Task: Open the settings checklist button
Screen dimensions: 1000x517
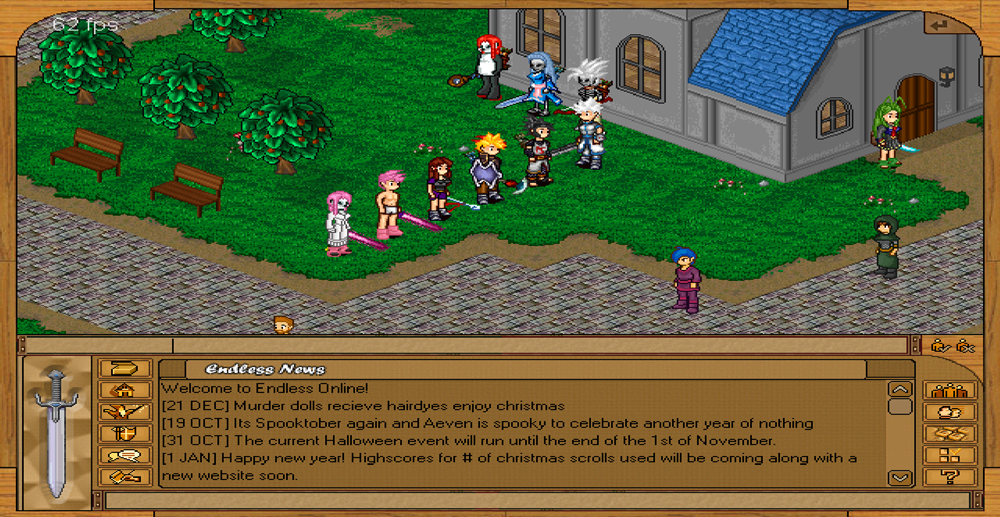Action: 950,455
